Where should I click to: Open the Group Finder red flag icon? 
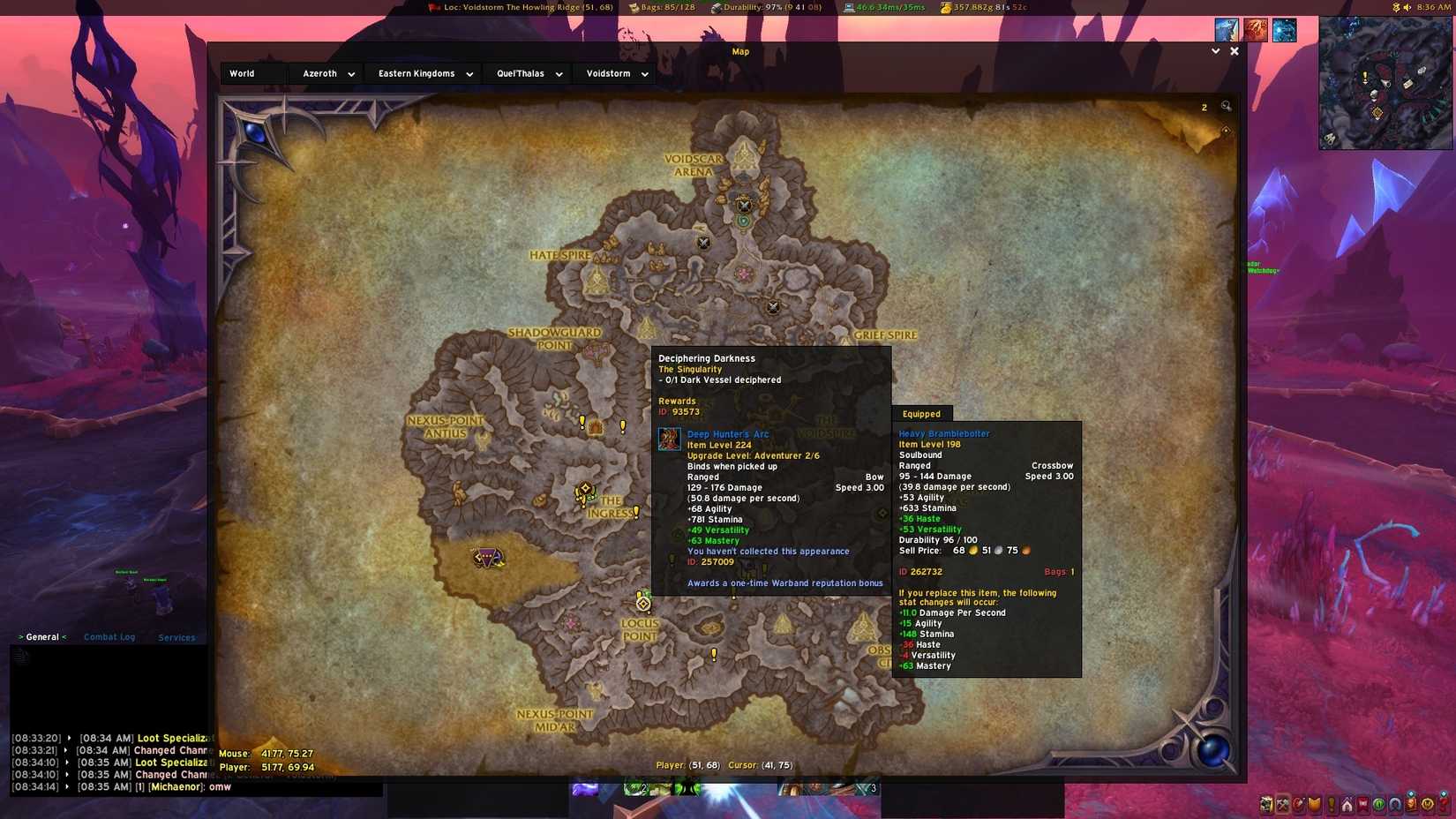point(1363,805)
